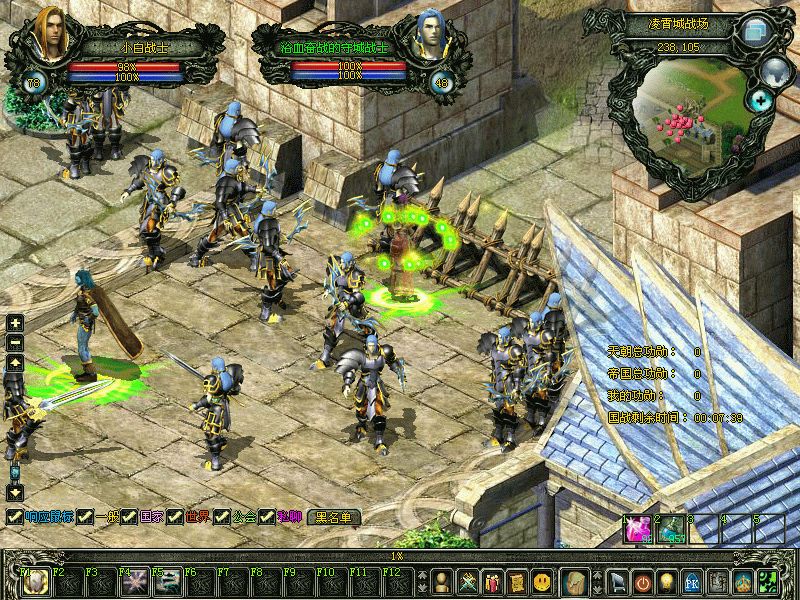
Task: Click the PK mode icon
Action: (691, 581)
